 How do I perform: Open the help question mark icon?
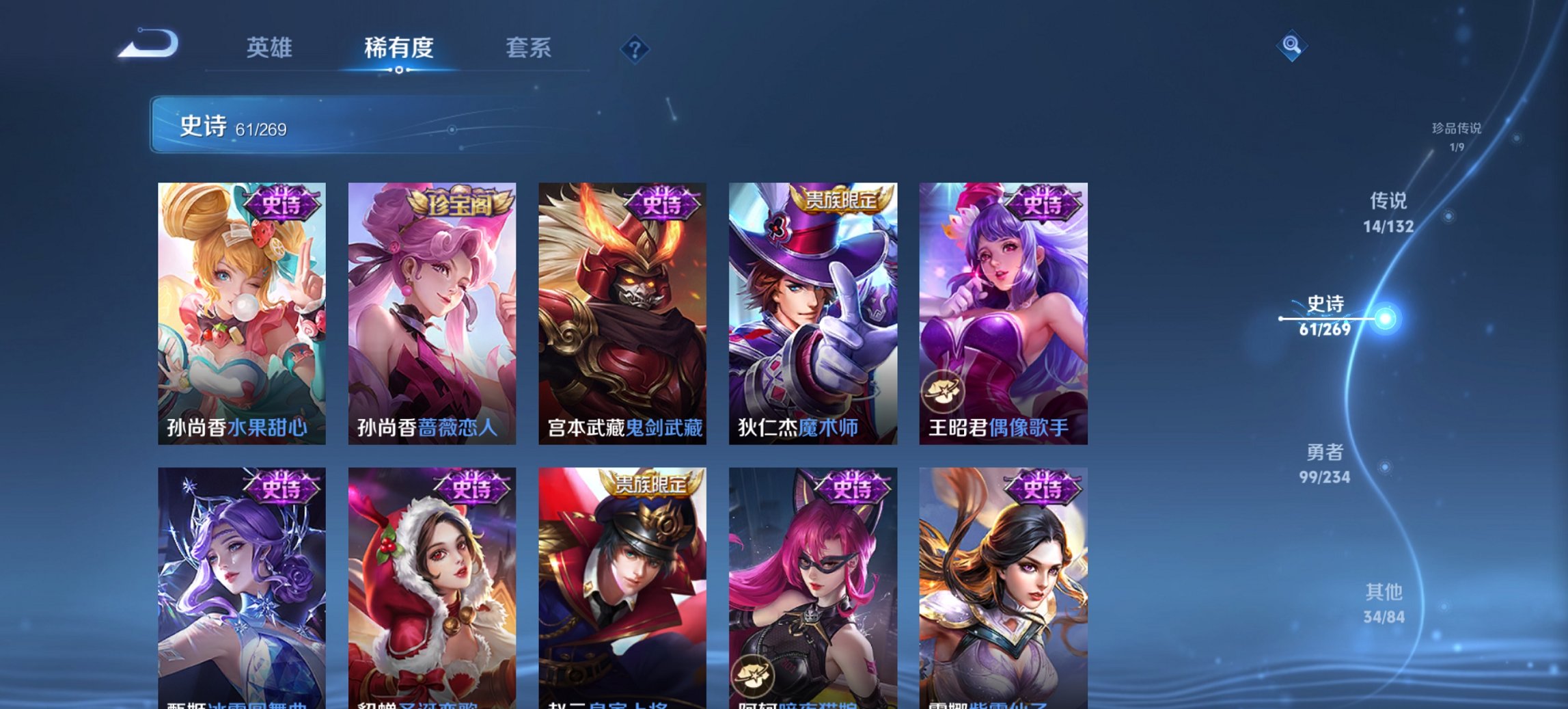(635, 48)
